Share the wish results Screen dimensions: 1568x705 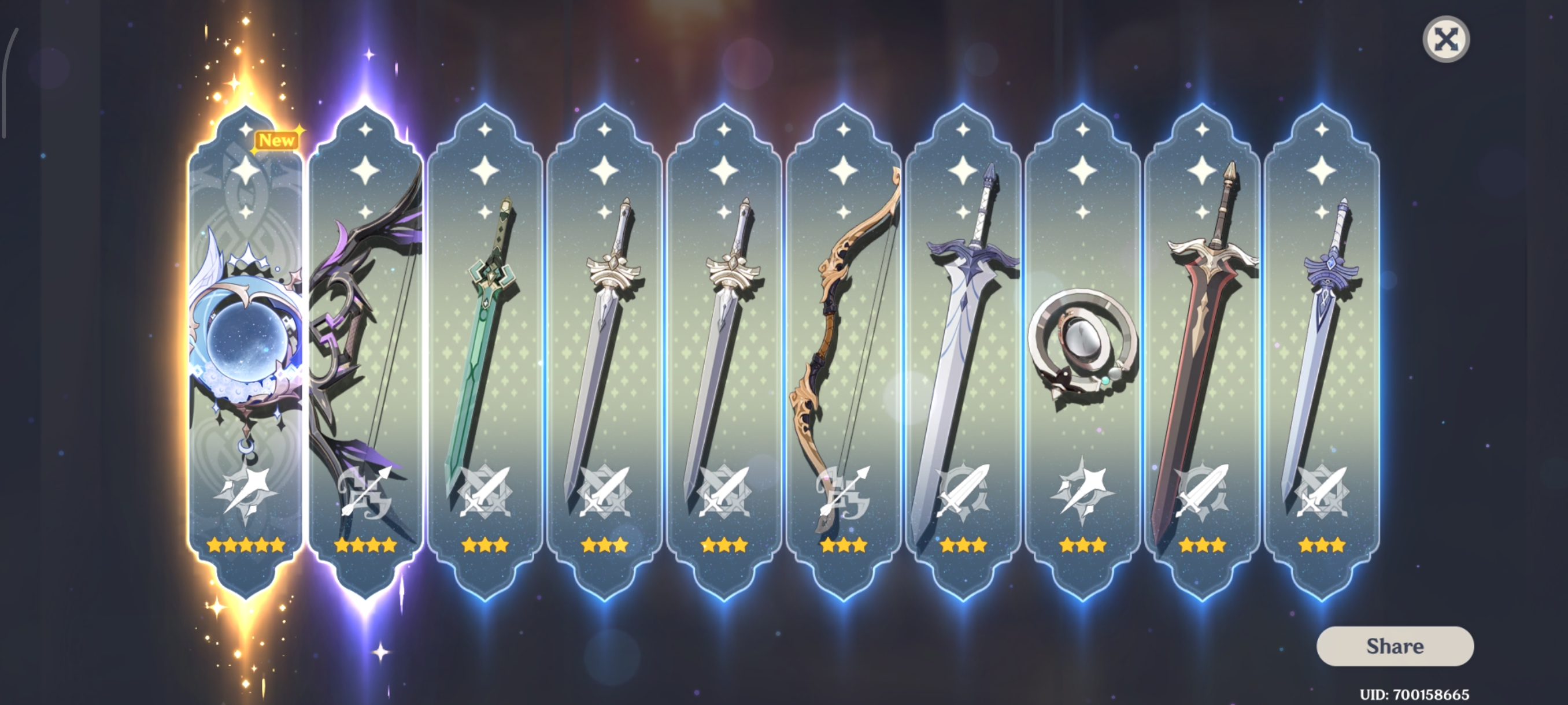coord(1395,646)
